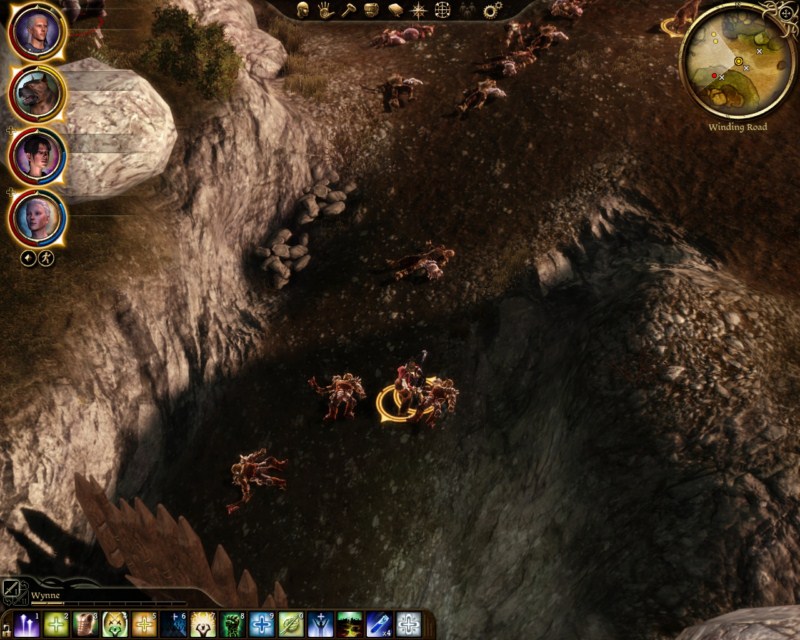
Task: Select the dark-haired mage portrait
Action: (37, 156)
